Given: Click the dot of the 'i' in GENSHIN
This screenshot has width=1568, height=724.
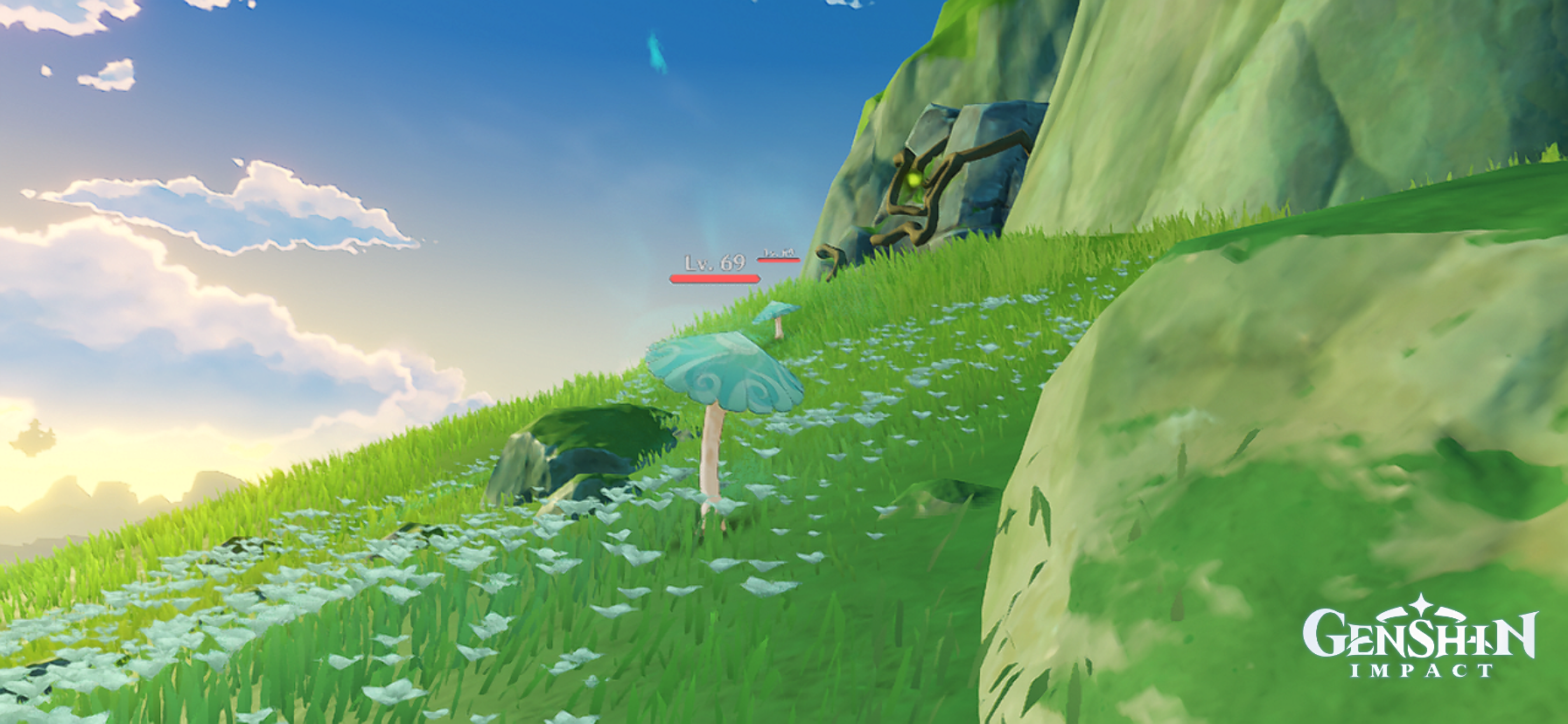Looking at the screenshot, I should pyautogui.click(x=1470, y=640).
